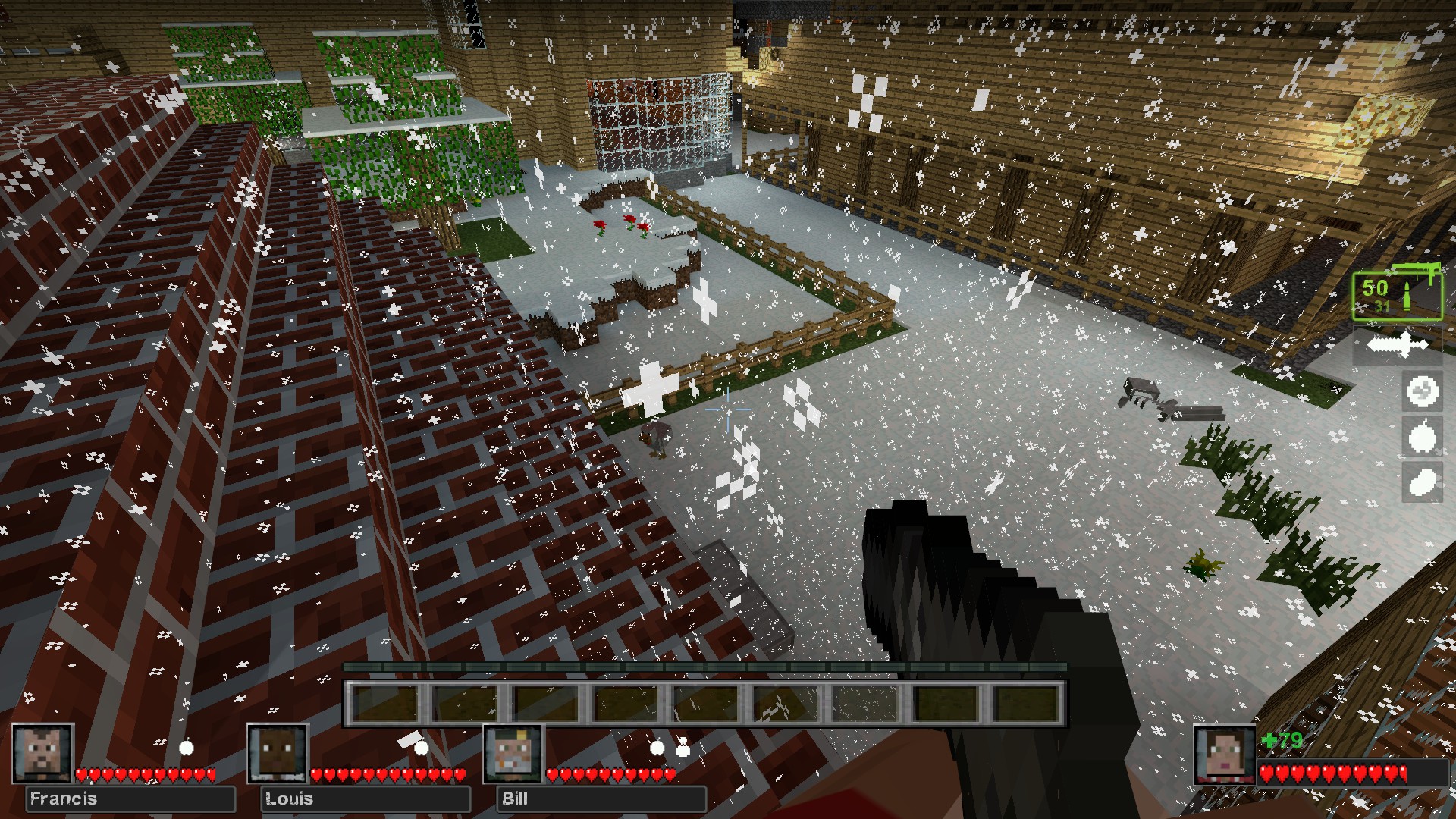The width and height of the screenshot is (1456, 819).
Task: Click your own survivor portrait
Action: click(1223, 754)
